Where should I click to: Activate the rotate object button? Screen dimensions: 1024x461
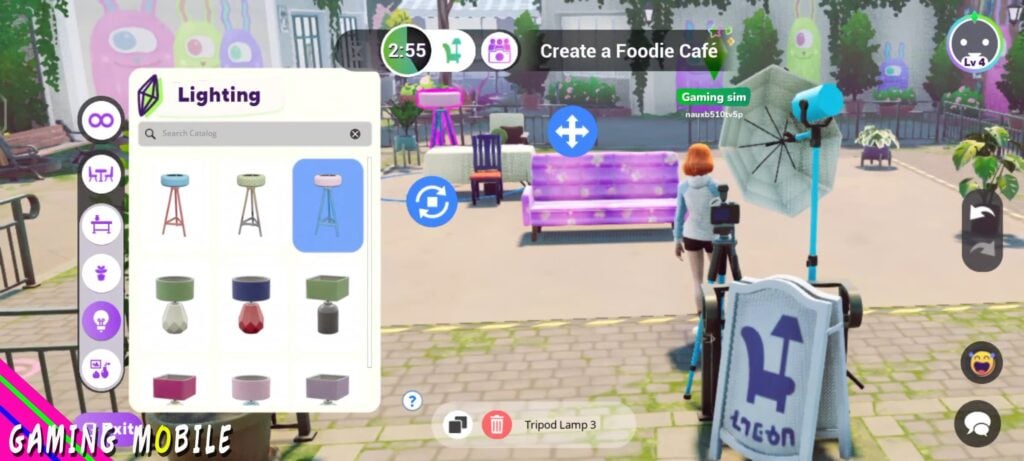[x=432, y=202]
